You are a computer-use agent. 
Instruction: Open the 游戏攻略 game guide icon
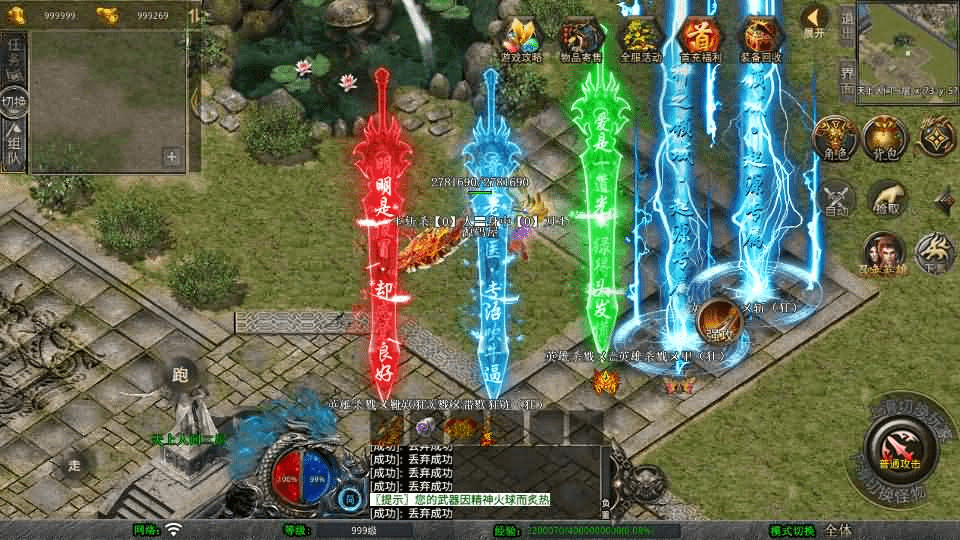[x=524, y=38]
